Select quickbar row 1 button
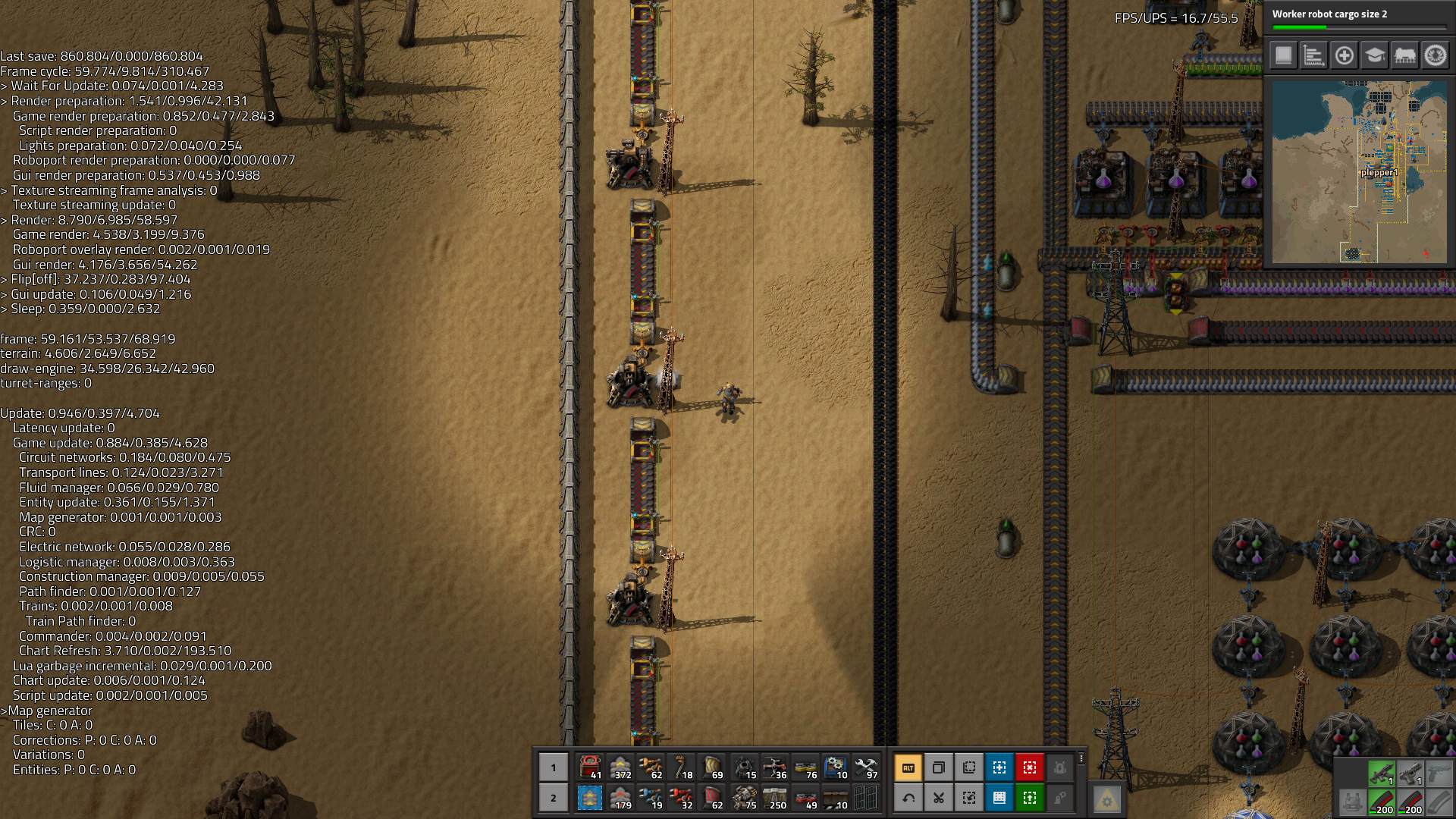 tap(554, 767)
